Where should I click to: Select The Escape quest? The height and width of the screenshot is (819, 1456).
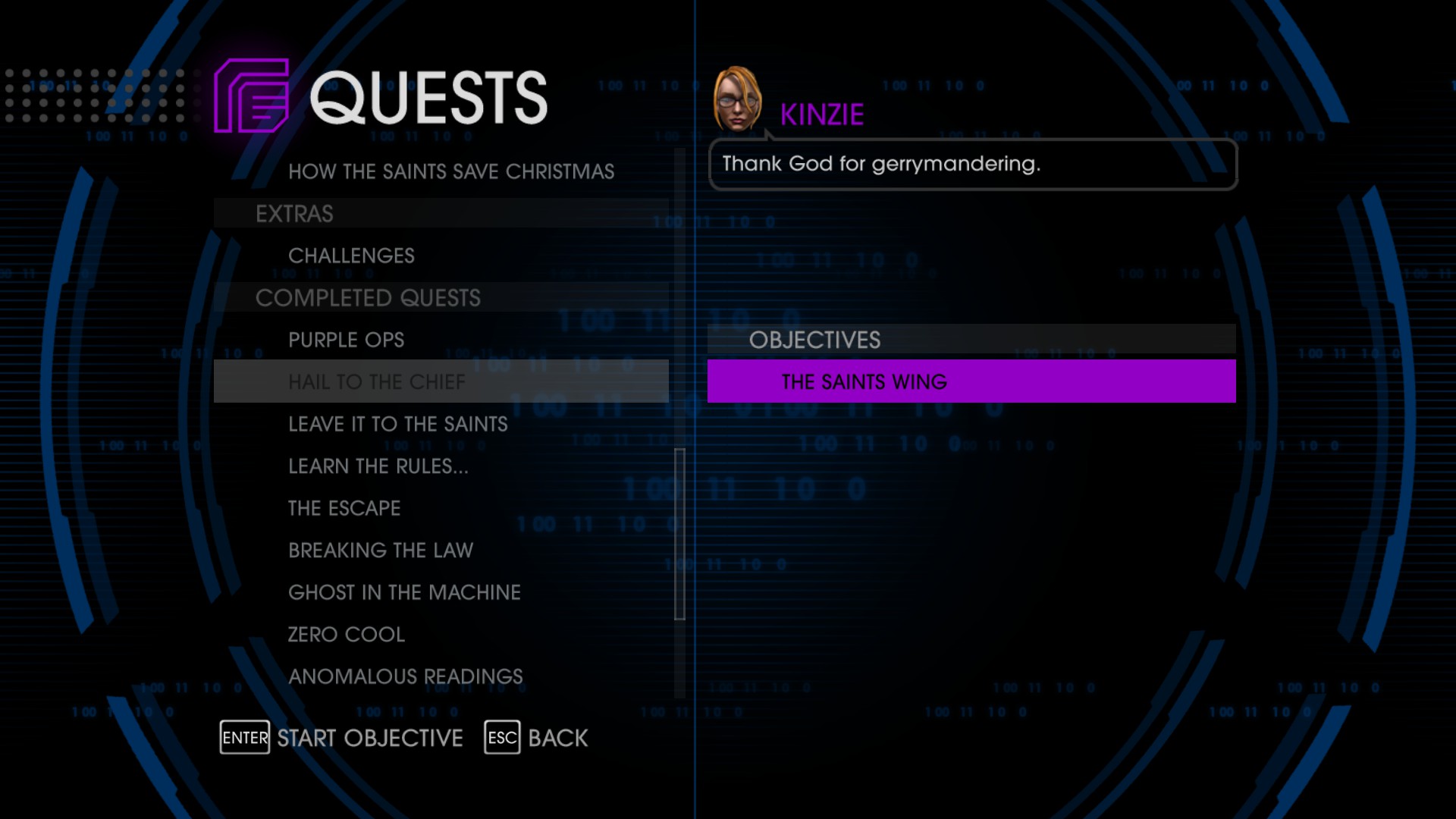coord(344,508)
